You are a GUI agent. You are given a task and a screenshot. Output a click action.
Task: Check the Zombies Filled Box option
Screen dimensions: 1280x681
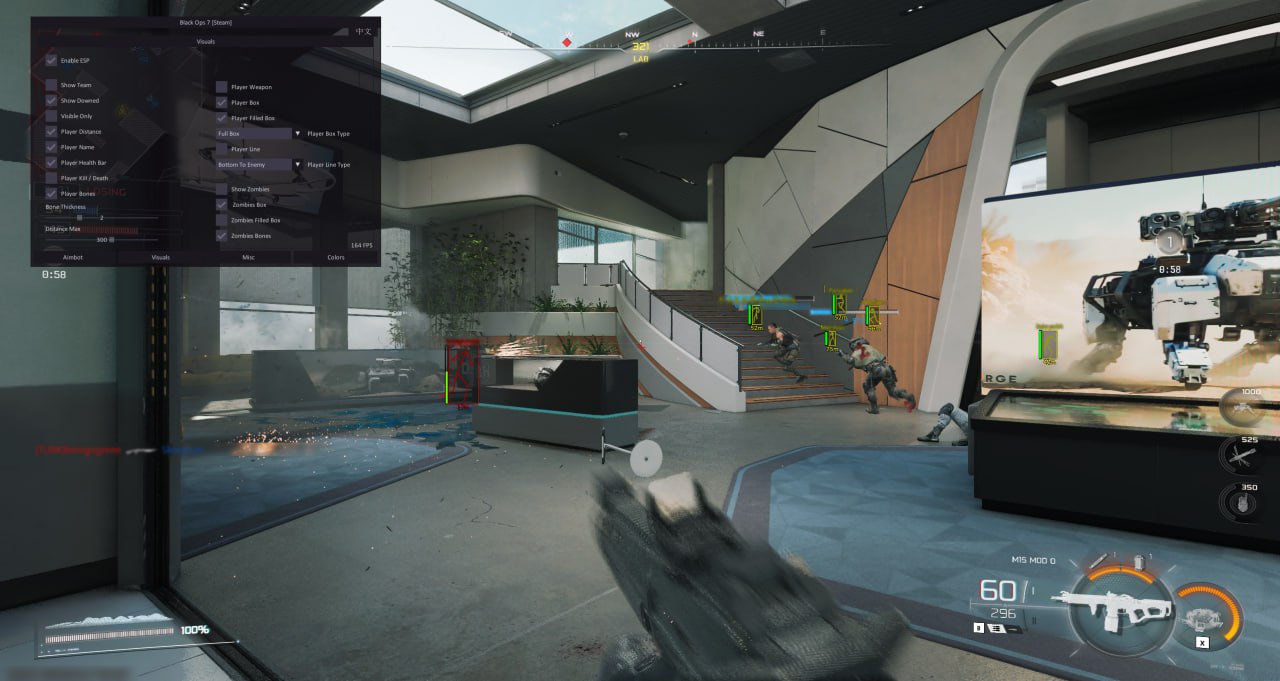pos(222,220)
